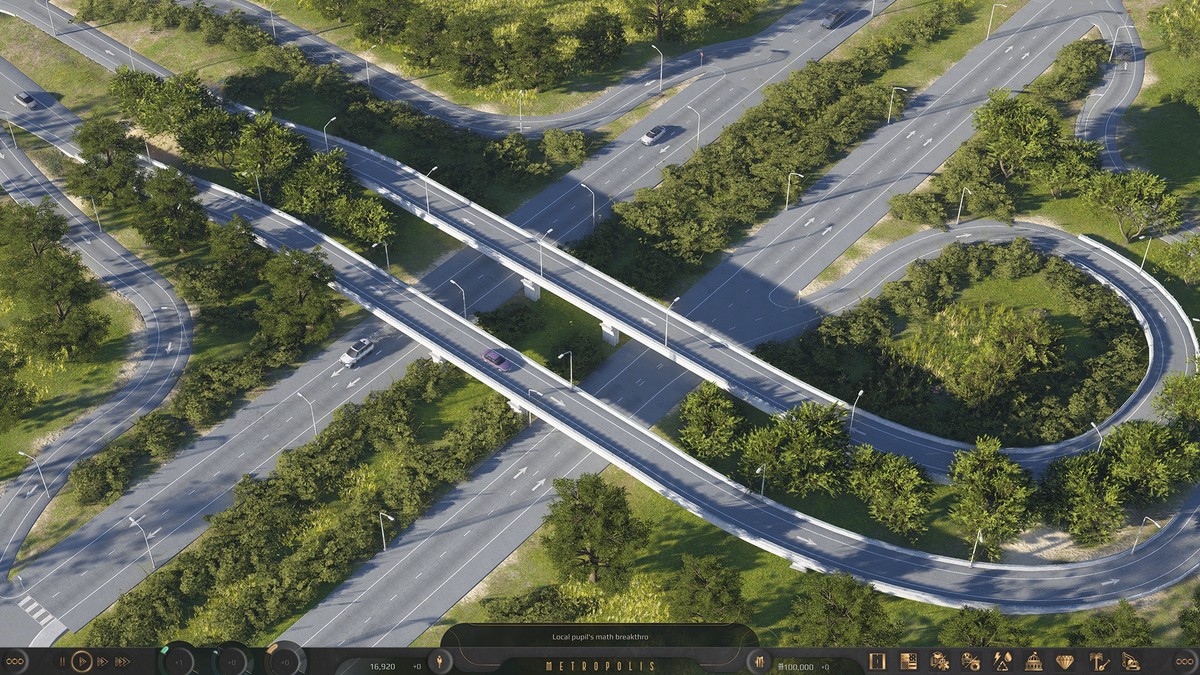This screenshot has width=1200, height=675.
Task: Open the domed civic buildings menu
Action: pyautogui.click(x=1034, y=661)
